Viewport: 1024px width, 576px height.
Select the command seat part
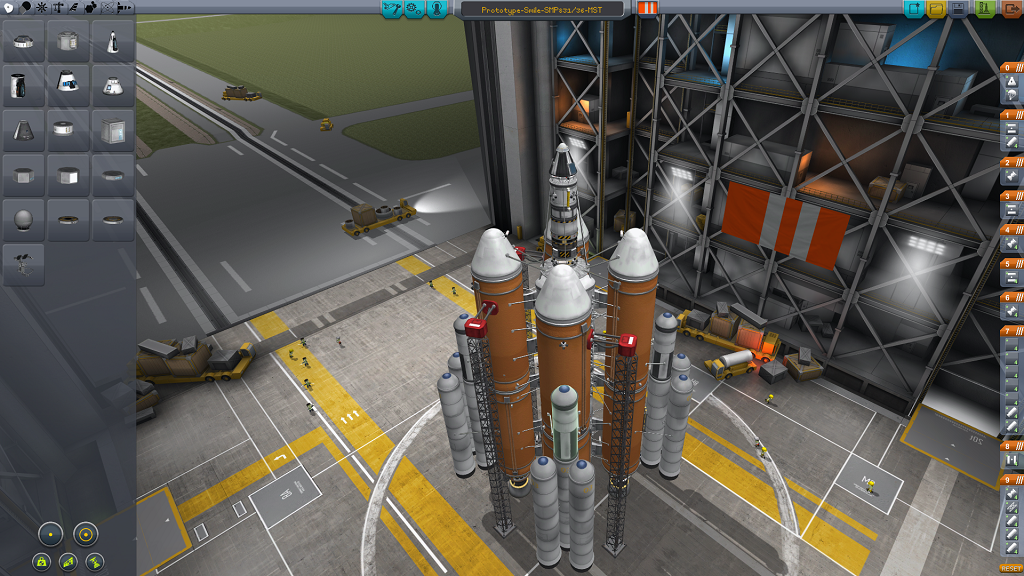coord(24,263)
